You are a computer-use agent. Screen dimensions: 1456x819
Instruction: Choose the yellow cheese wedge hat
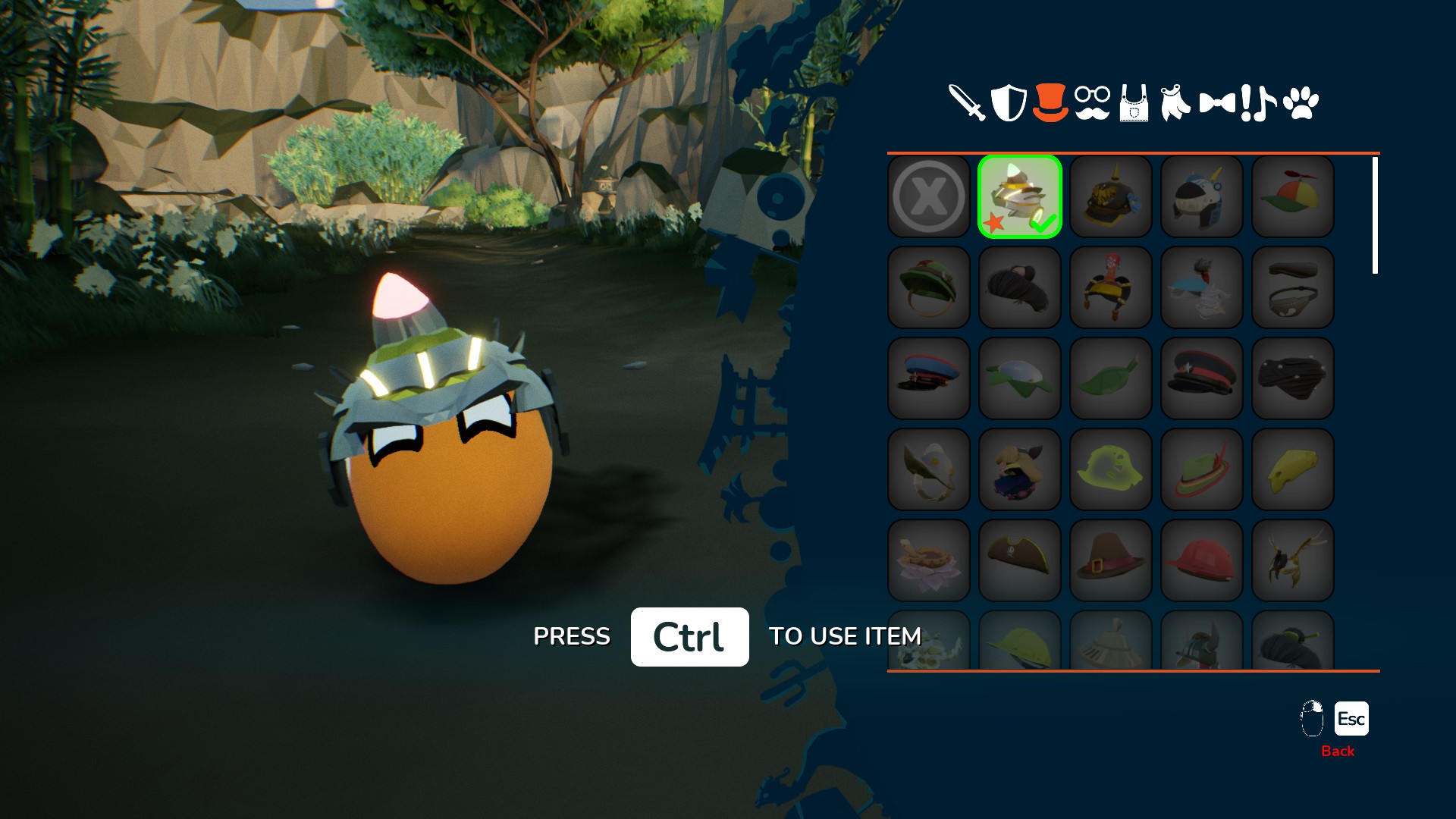[x=1293, y=470]
